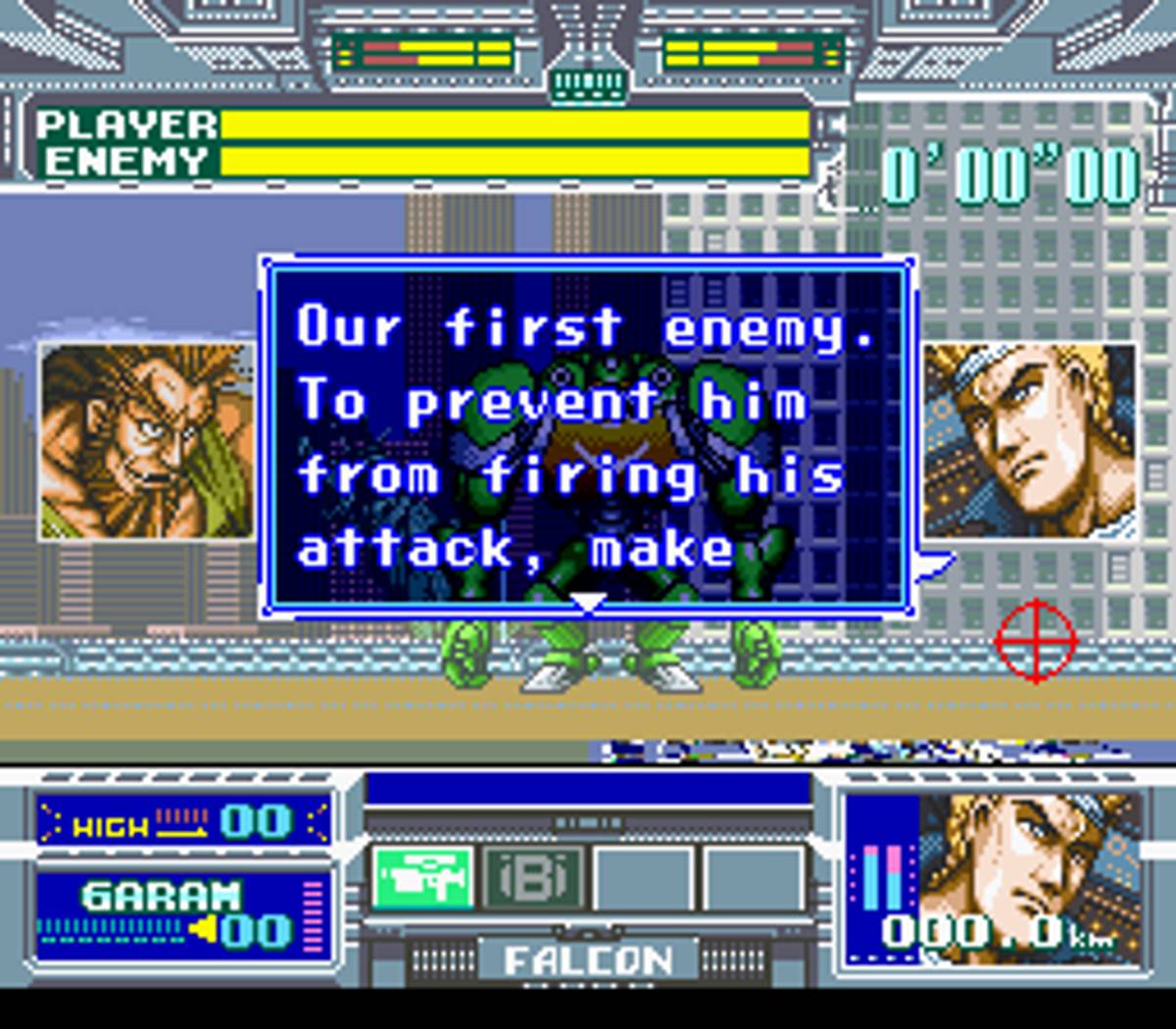
Task: Choose the greyed-out second weapon slot
Action: tap(533, 878)
